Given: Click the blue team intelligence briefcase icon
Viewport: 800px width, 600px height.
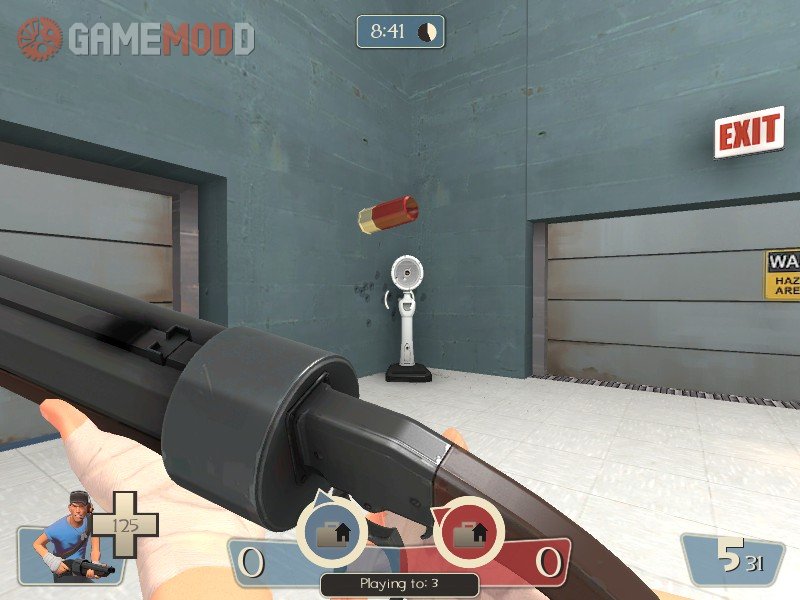Looking at the screenshot, I should click(x=332, y=531).
